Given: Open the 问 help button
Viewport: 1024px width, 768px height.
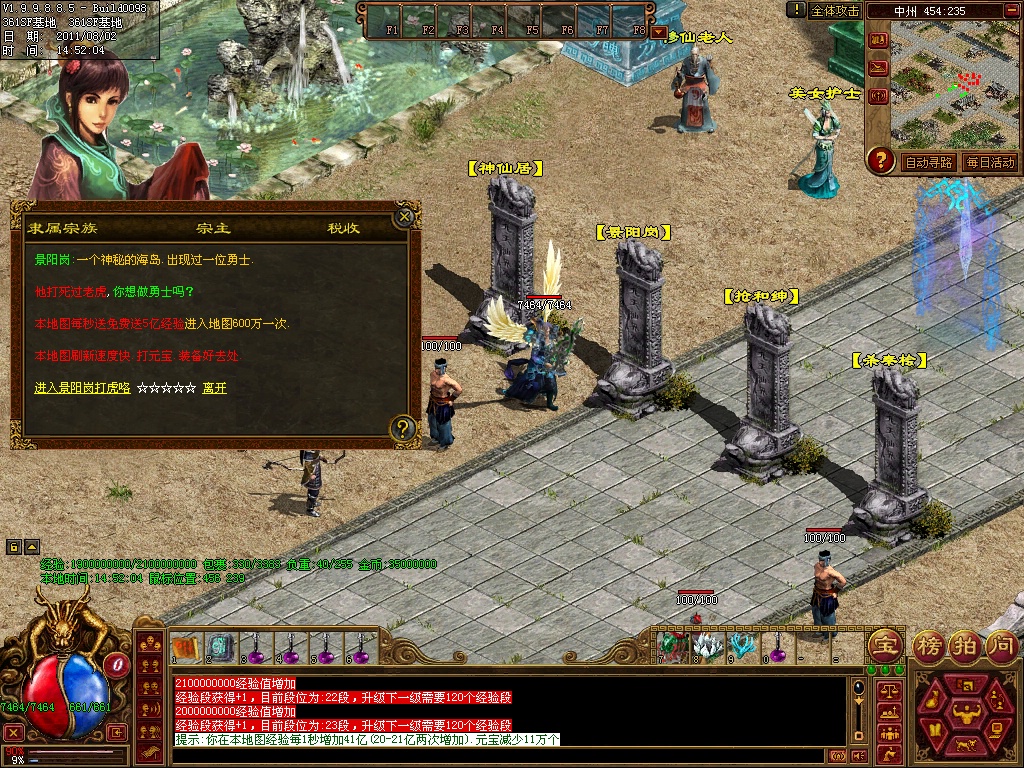Looking at the screenshot, I should [x=1001, y=645].
